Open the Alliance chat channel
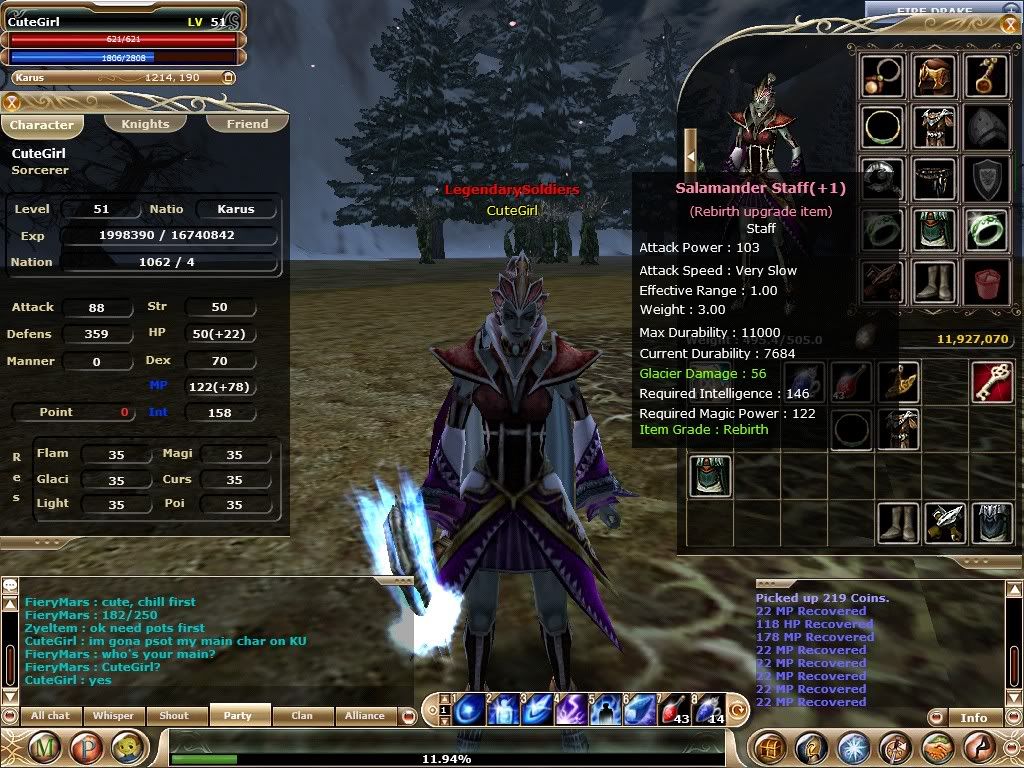 [x=364, y=716]
